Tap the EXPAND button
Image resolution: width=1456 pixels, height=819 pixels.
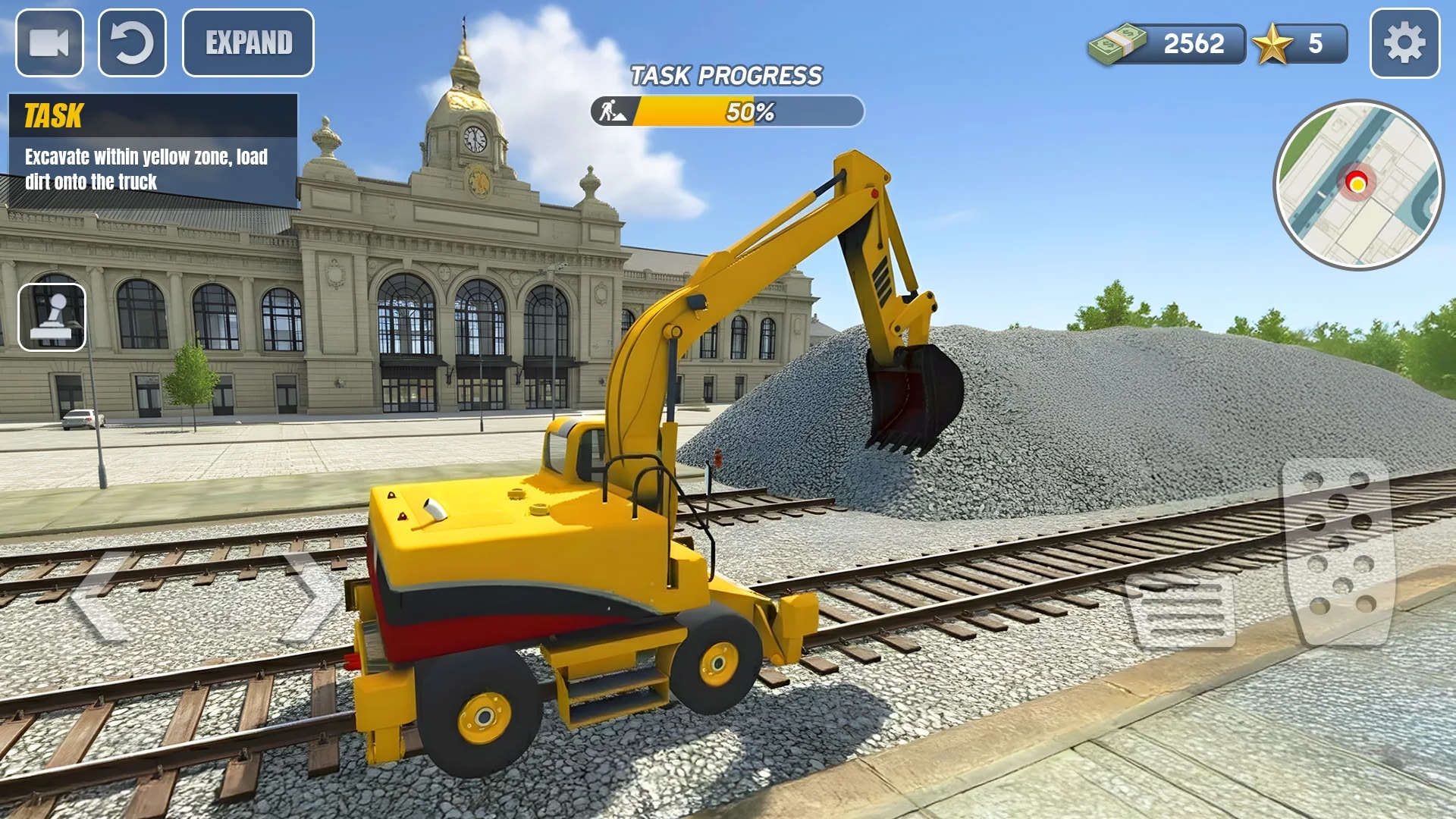[248, 43]
